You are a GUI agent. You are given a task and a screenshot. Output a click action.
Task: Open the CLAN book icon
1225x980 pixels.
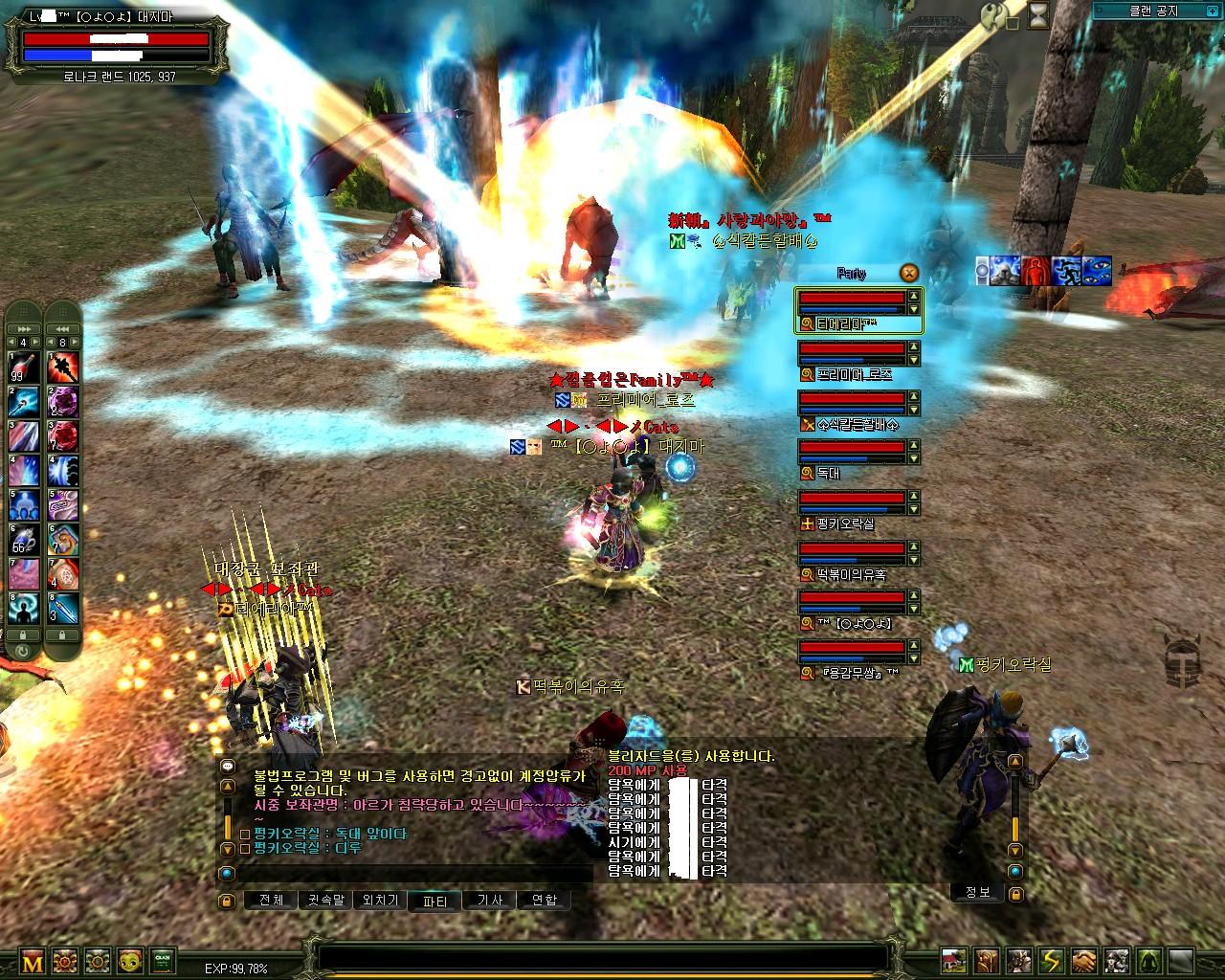click(163, 961)
